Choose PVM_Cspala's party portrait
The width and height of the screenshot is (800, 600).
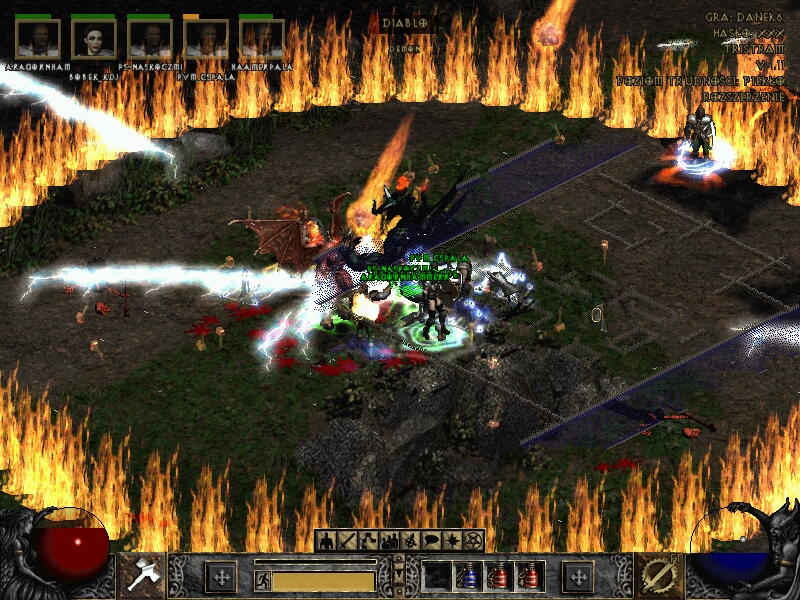click(x=206, y=39)
